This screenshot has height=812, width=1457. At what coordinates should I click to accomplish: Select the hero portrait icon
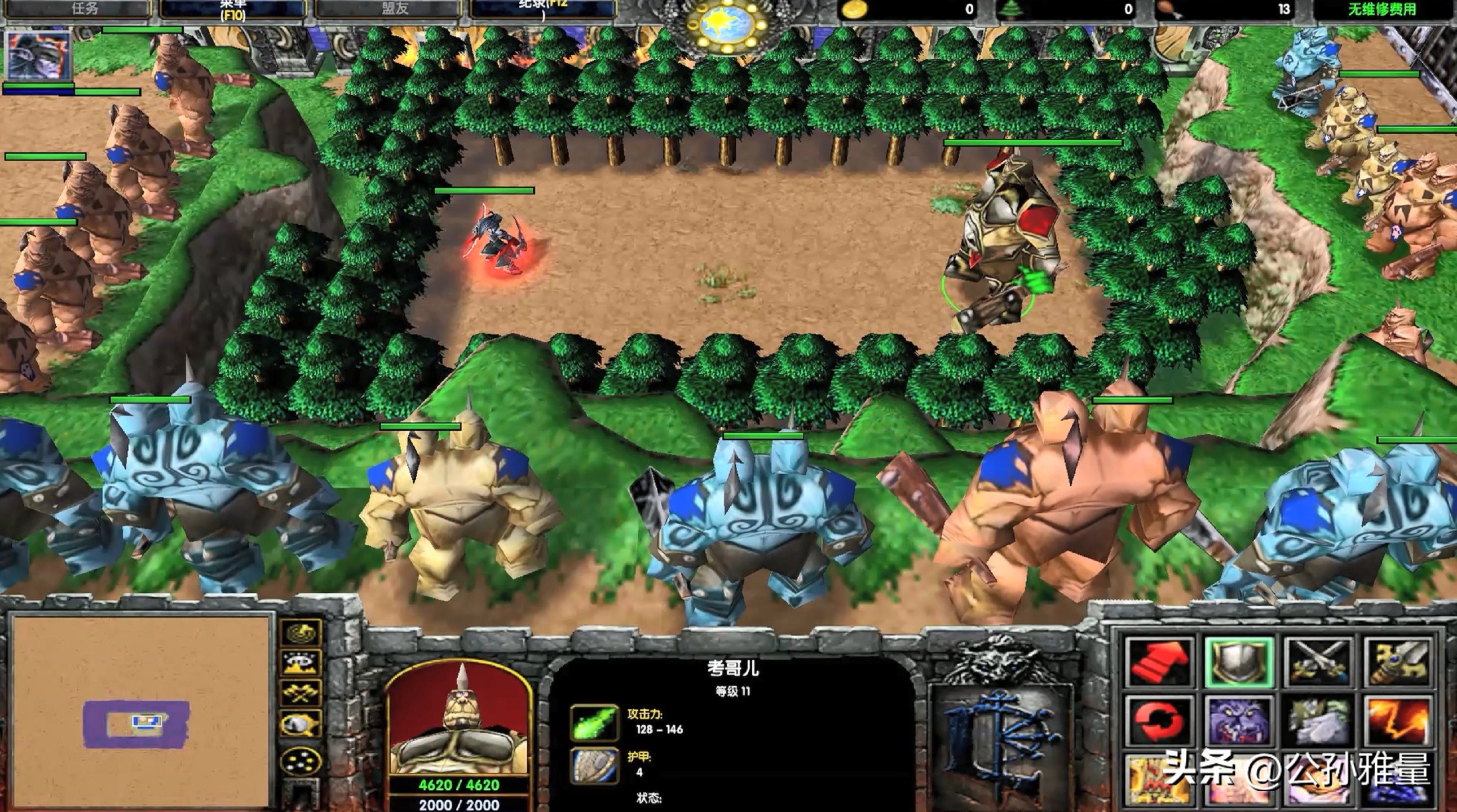38,55
